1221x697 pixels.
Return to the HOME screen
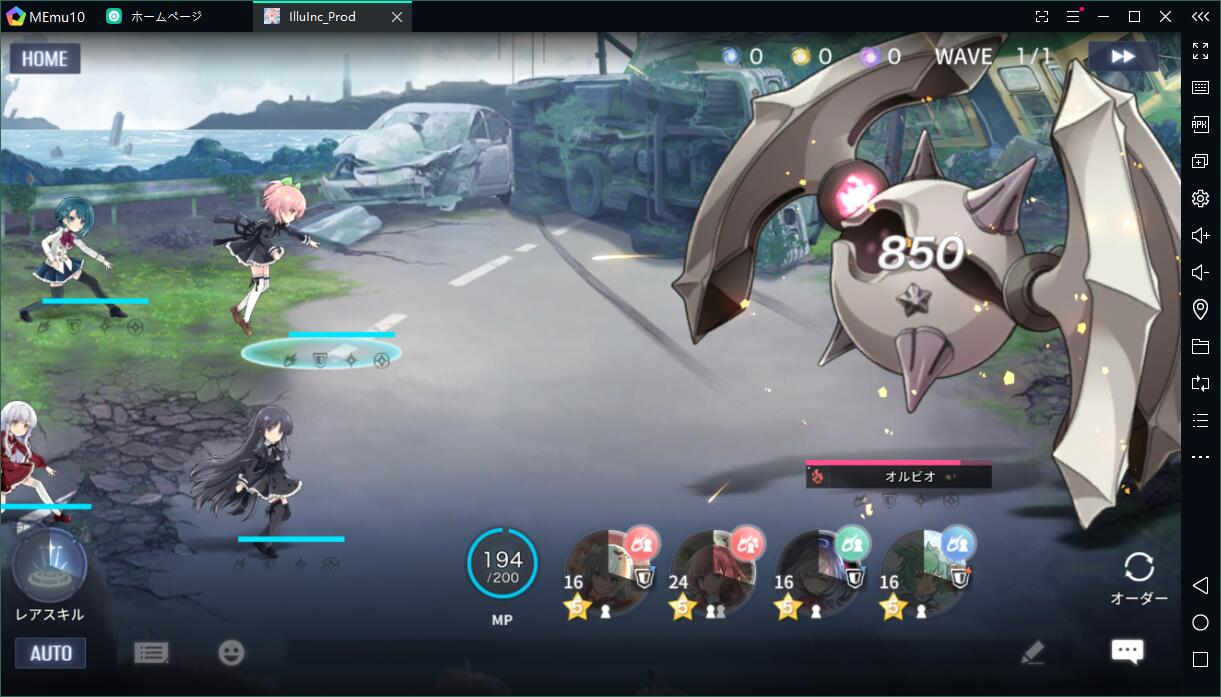pos(45,59)
